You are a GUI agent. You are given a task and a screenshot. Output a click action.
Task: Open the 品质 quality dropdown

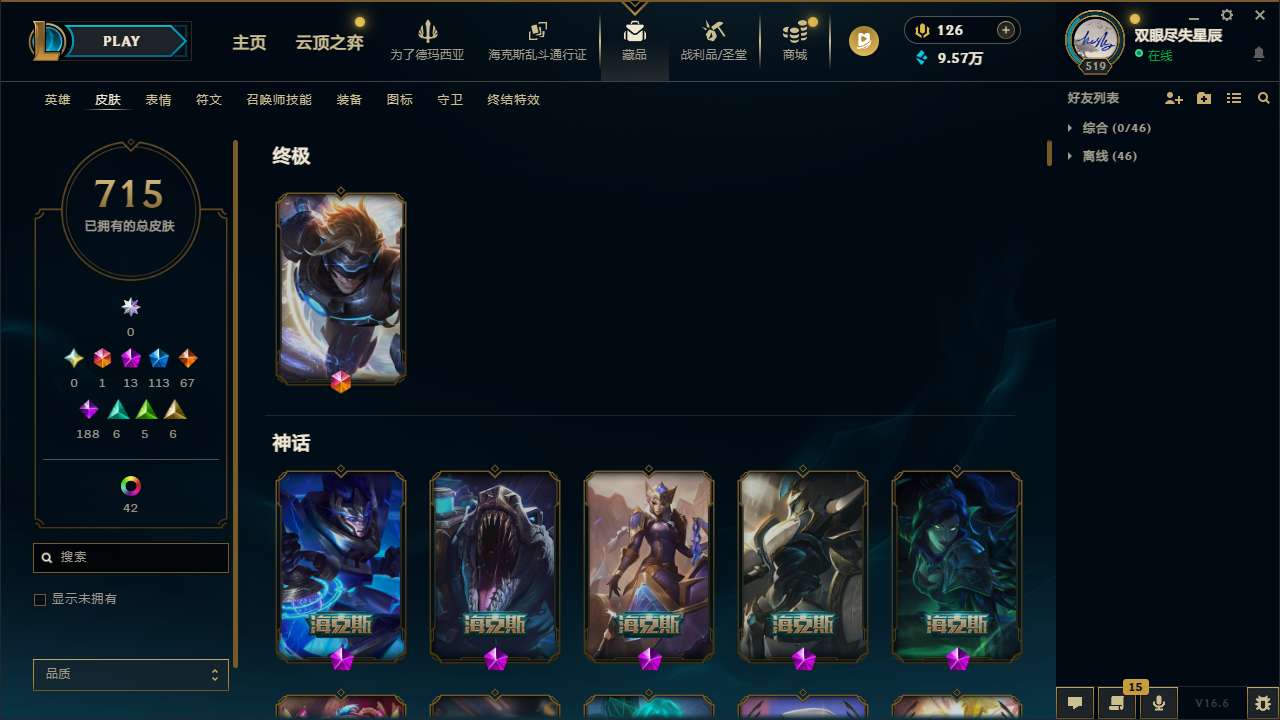[130, 674]
